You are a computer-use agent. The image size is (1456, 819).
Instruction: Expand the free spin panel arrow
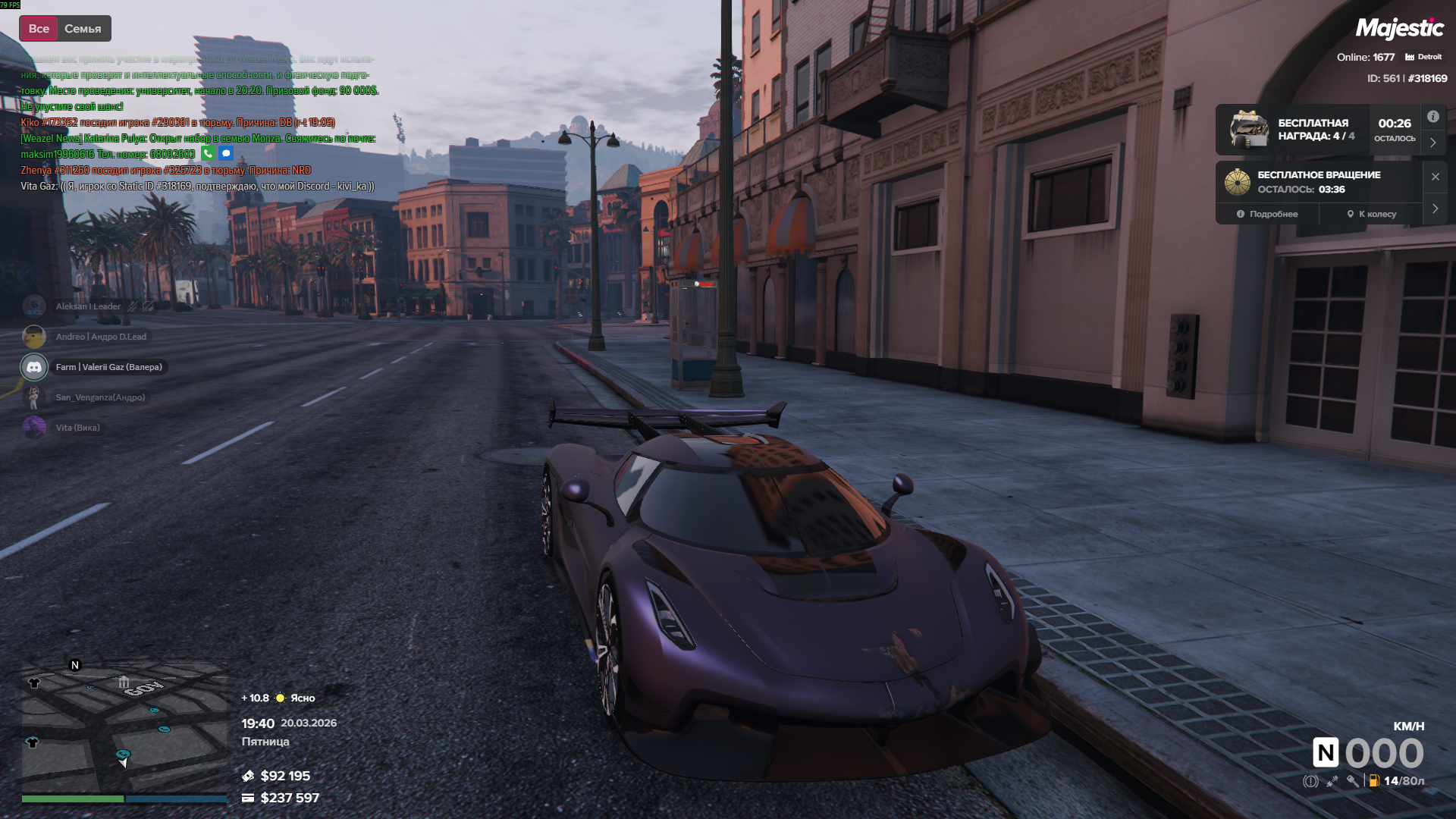pos(1435,209)
